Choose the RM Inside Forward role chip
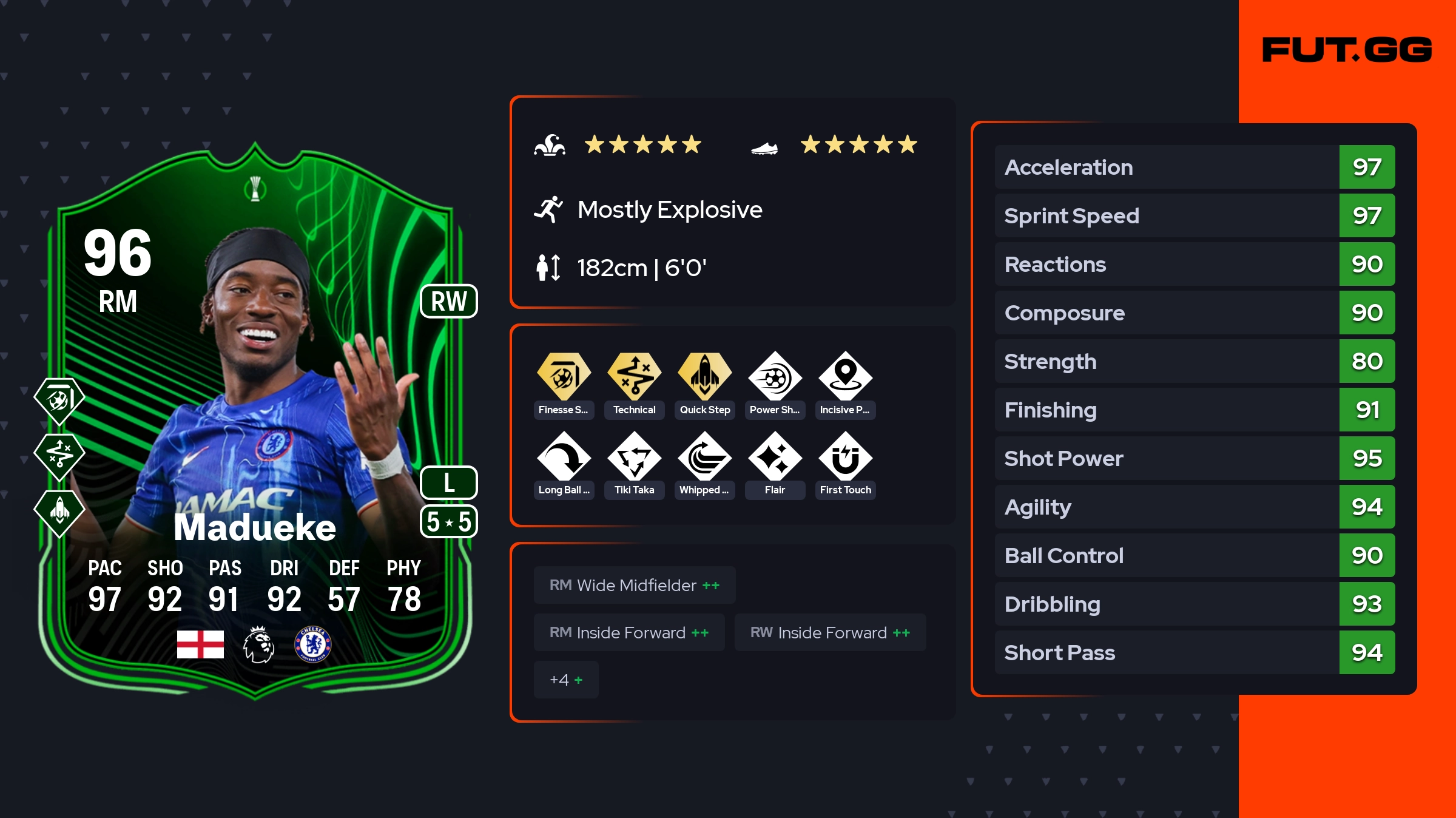This screenshot has height=818, width=1456. click(629, 632)
